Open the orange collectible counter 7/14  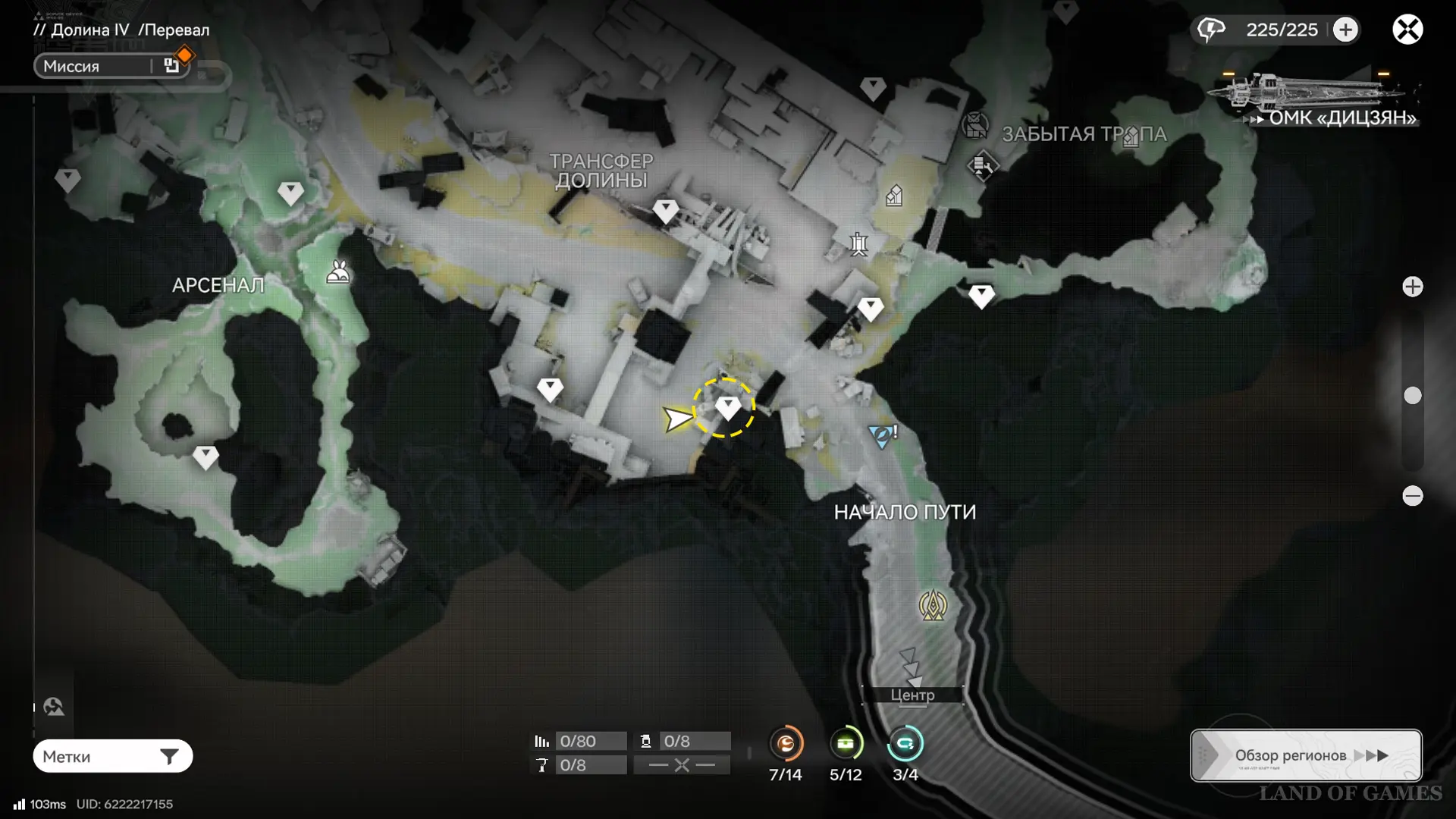pos(786,744)
